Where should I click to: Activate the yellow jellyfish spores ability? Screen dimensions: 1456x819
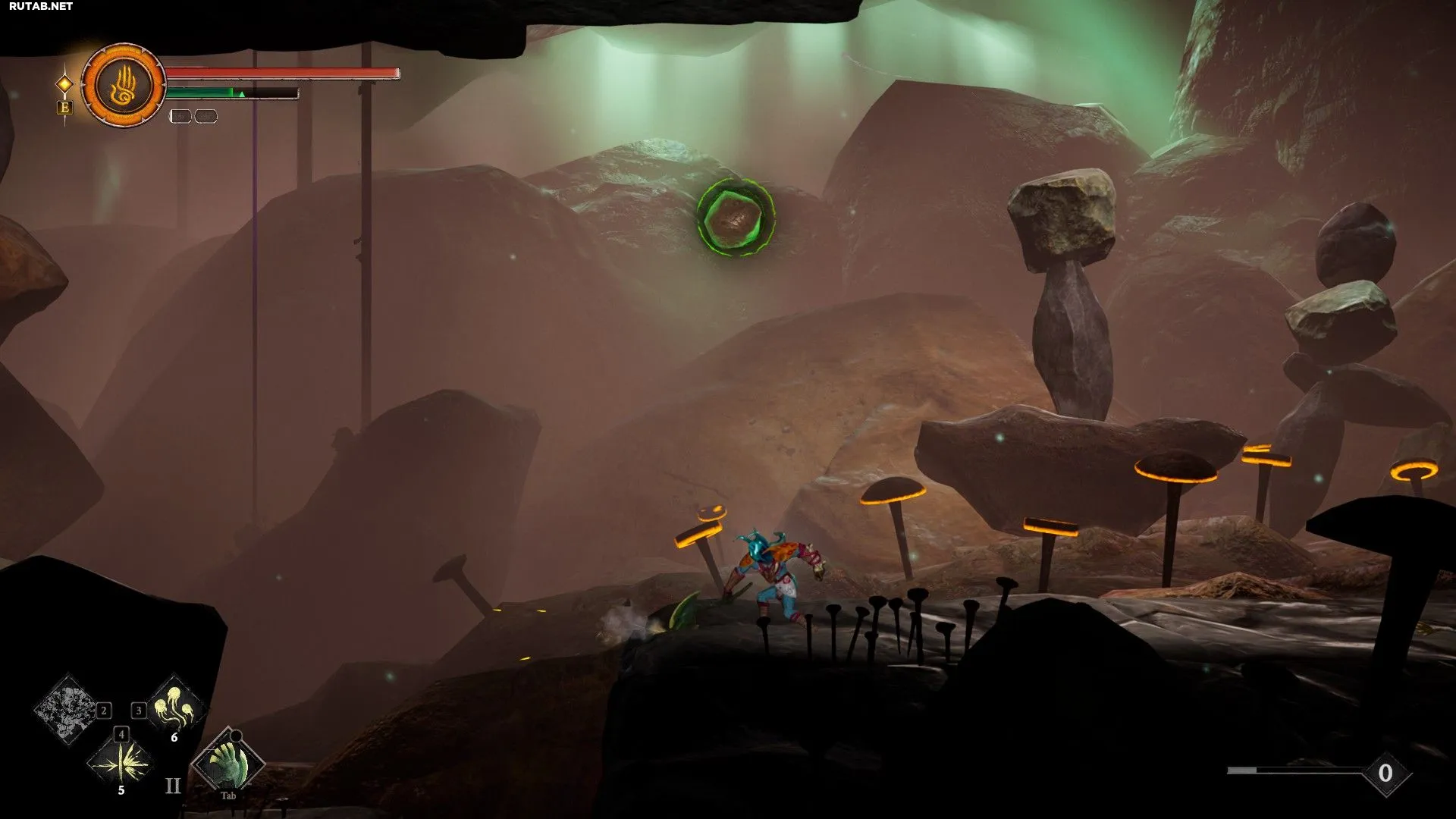pyautogui.click(x=177, y=708)
